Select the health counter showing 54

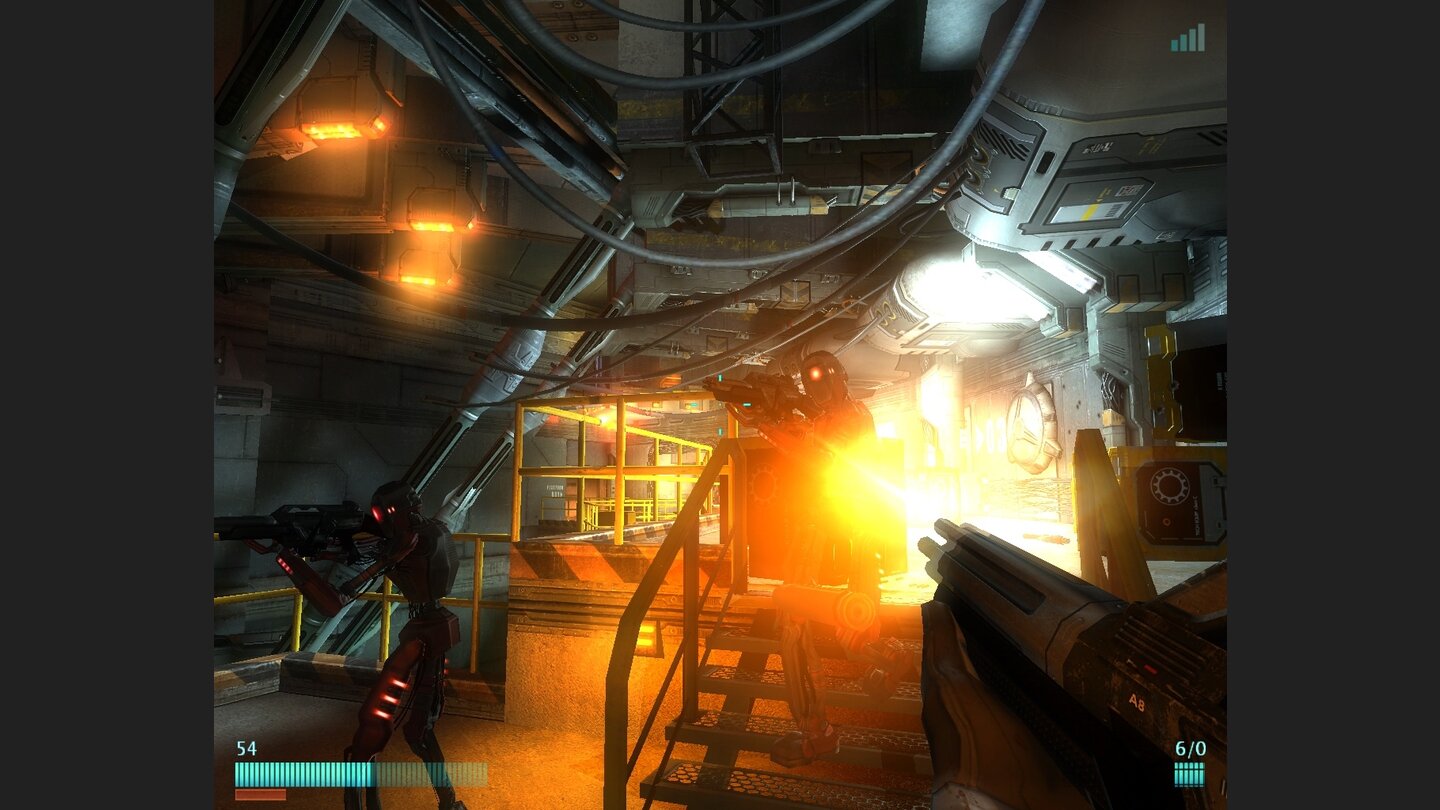pos(247,748)
